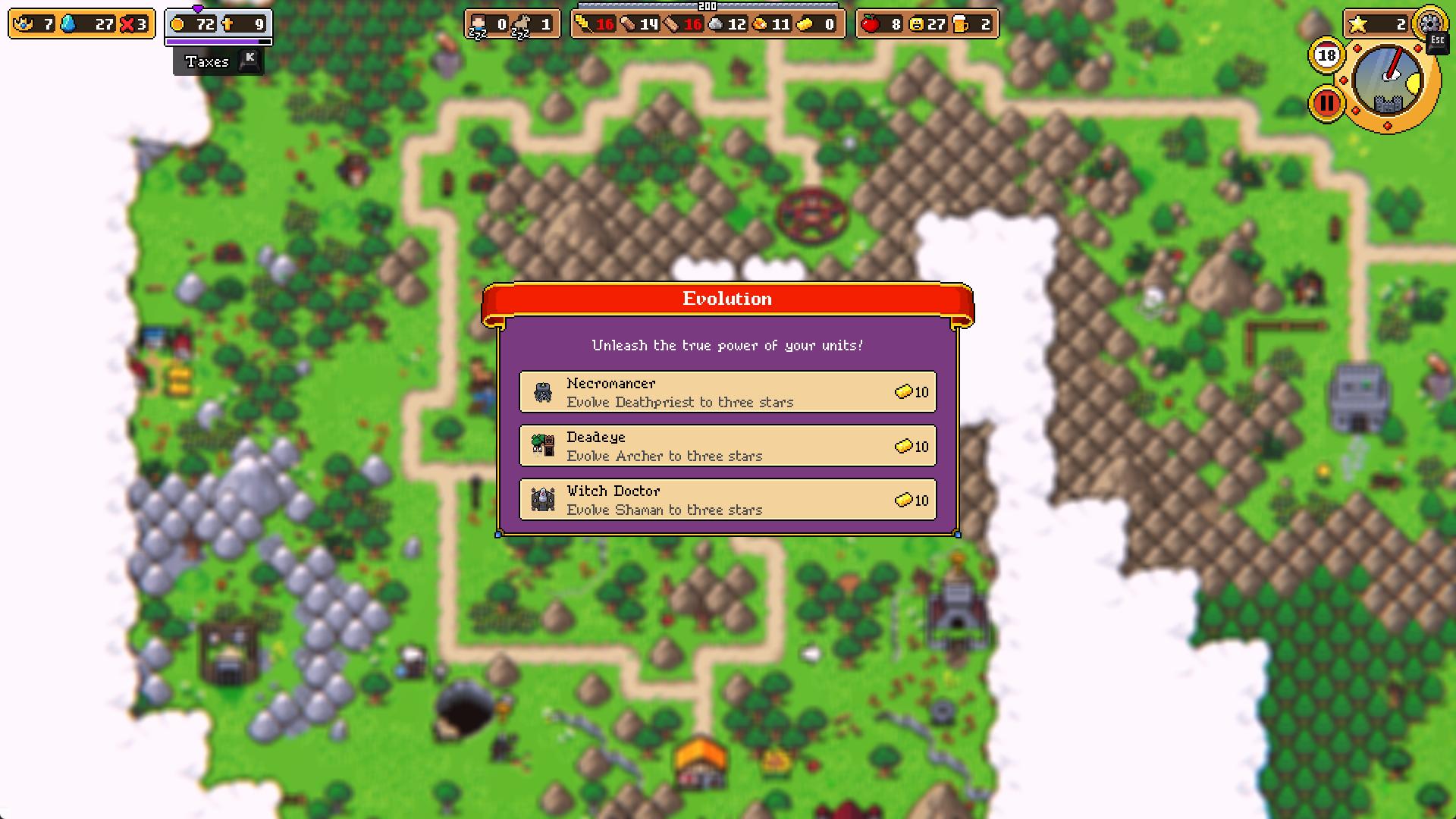
Task: Click the day 18 counter badge
Action: [x=1326, y=55]
